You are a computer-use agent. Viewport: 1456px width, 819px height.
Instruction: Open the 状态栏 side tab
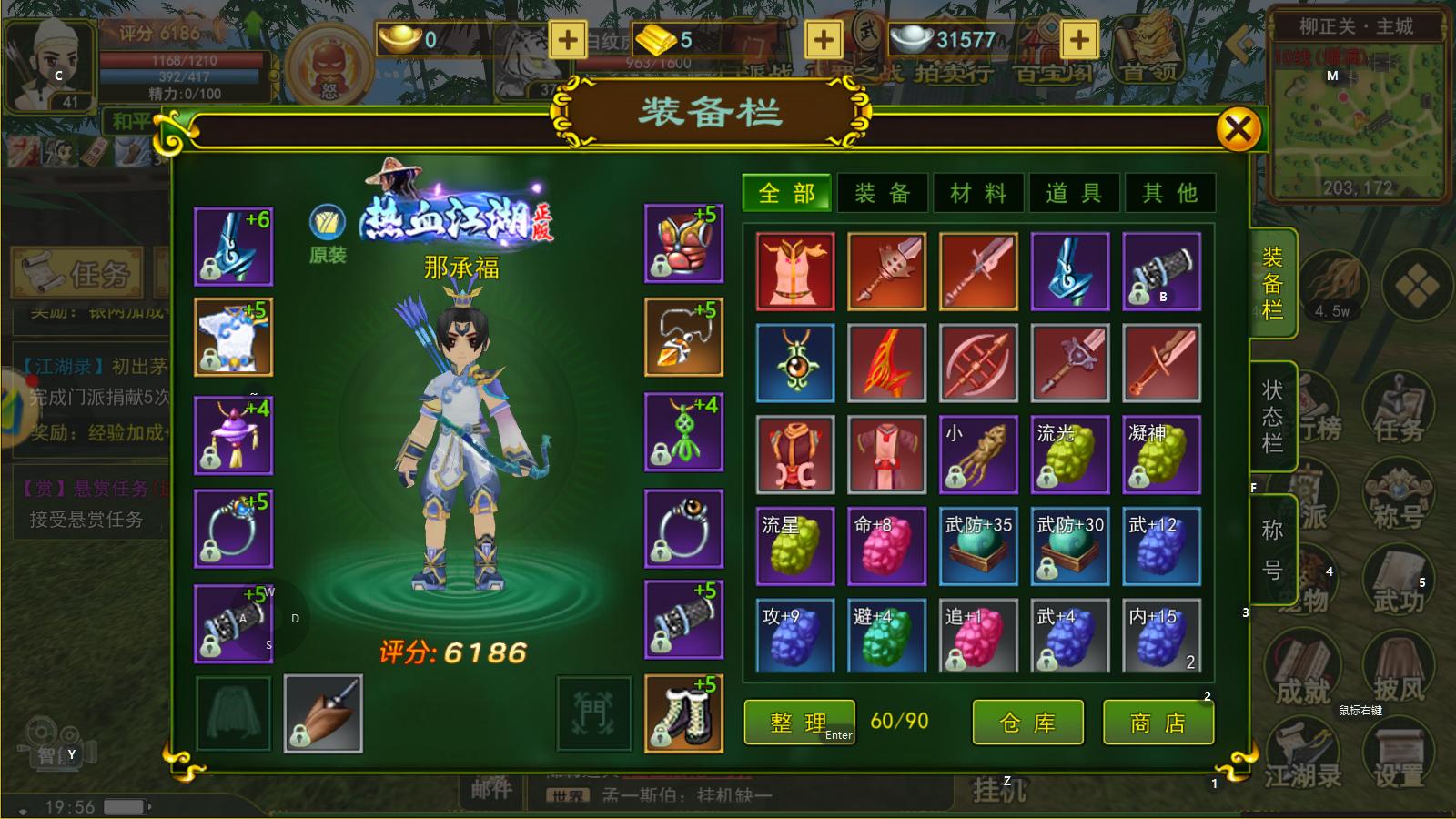tap(1272, 416)
